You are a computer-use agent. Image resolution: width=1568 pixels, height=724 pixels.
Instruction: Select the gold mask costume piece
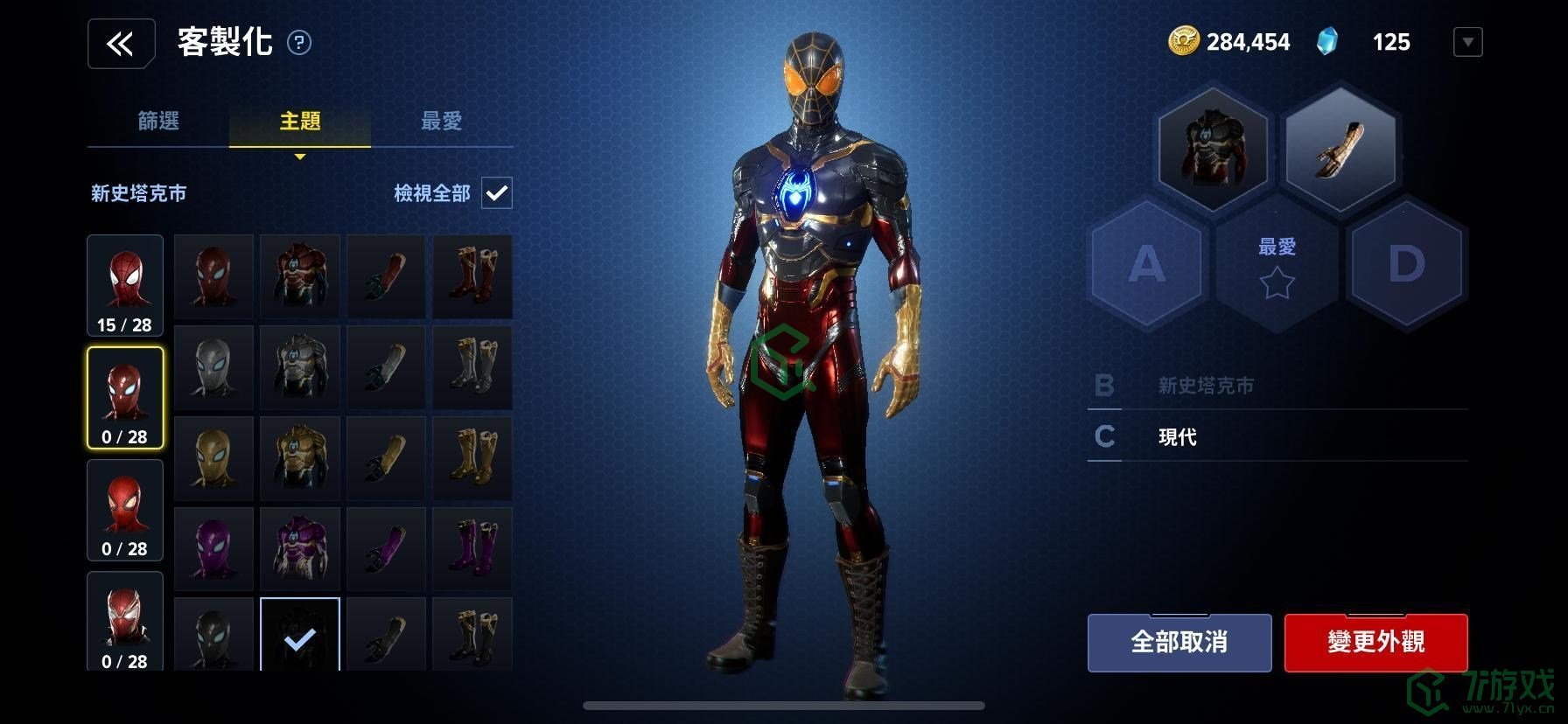[x=213, y=458]
